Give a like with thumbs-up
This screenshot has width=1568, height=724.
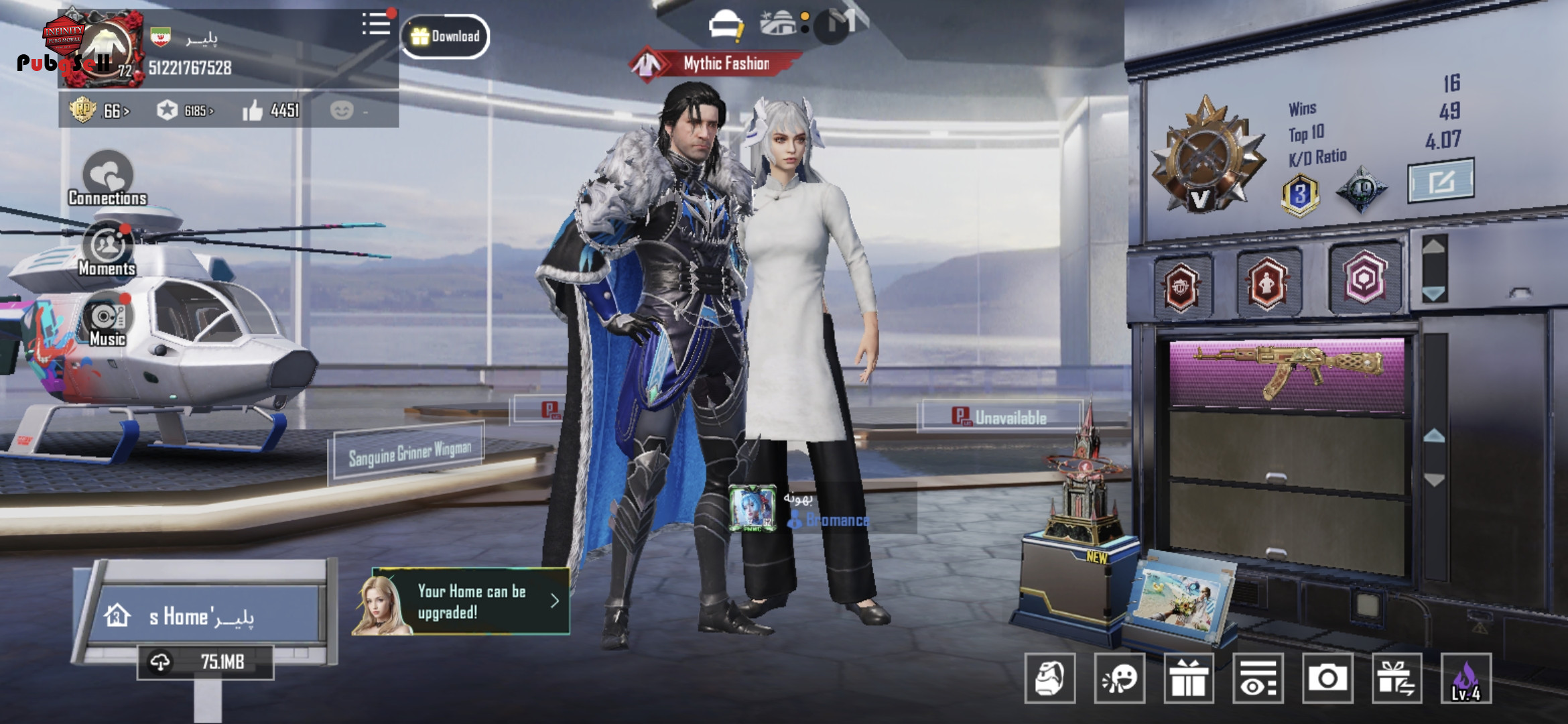tap(253, 111)
